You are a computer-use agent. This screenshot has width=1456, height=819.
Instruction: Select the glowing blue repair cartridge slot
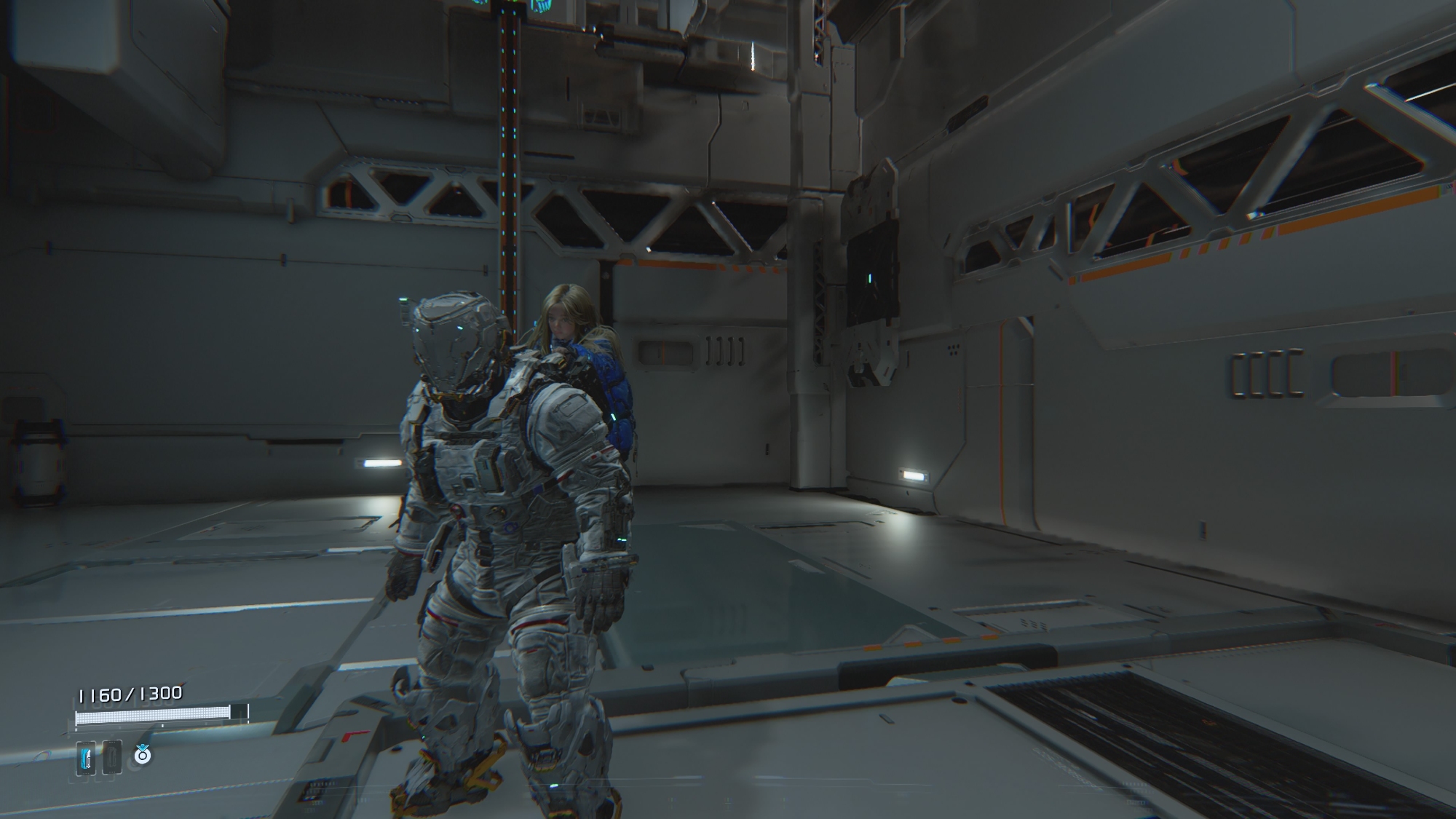click(x=86, y=758)
